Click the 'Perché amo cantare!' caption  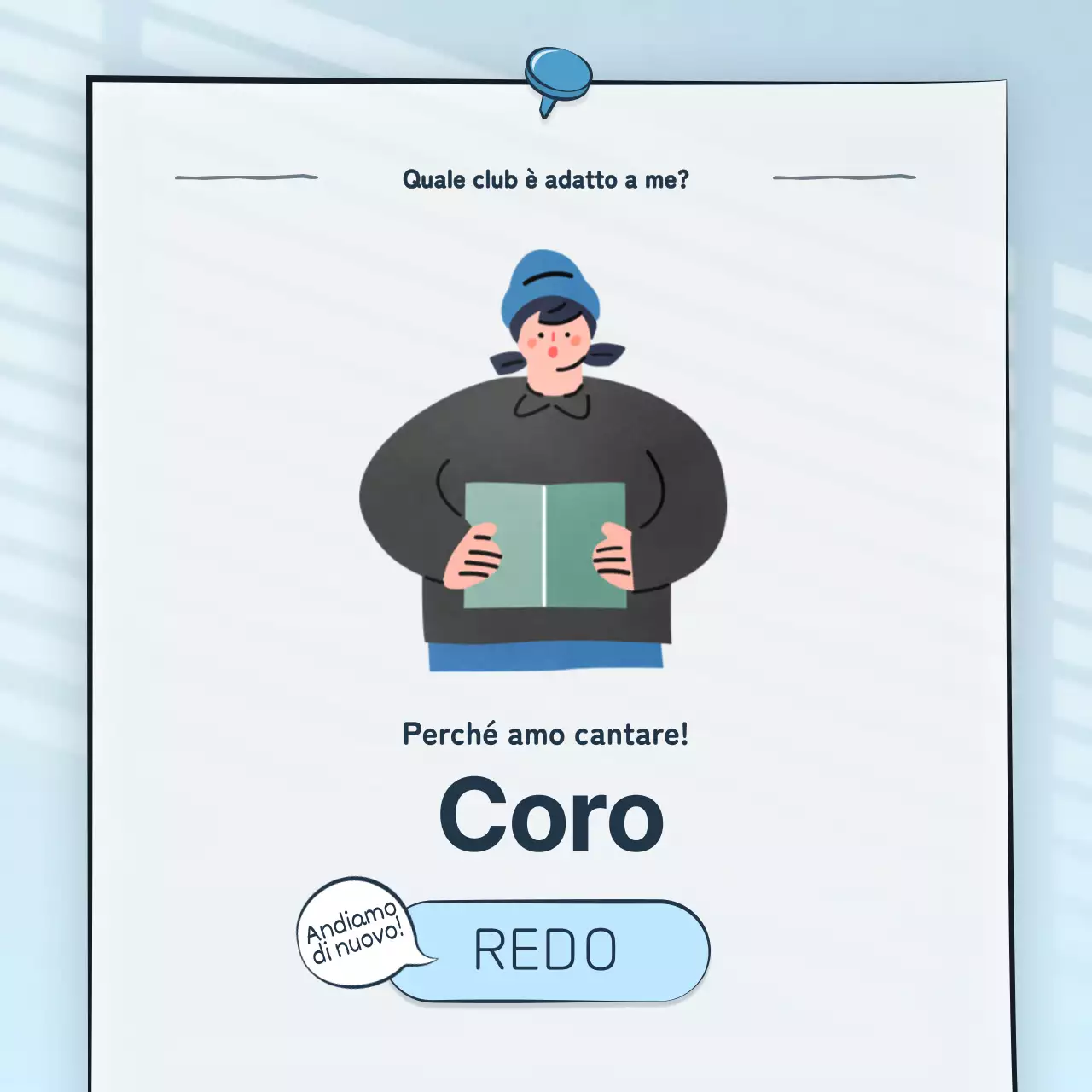tap(546, 734)
